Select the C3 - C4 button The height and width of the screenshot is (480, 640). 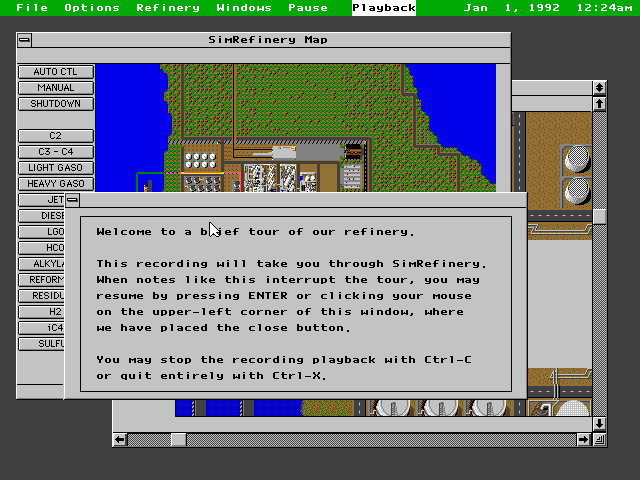[x=55, y=152]
